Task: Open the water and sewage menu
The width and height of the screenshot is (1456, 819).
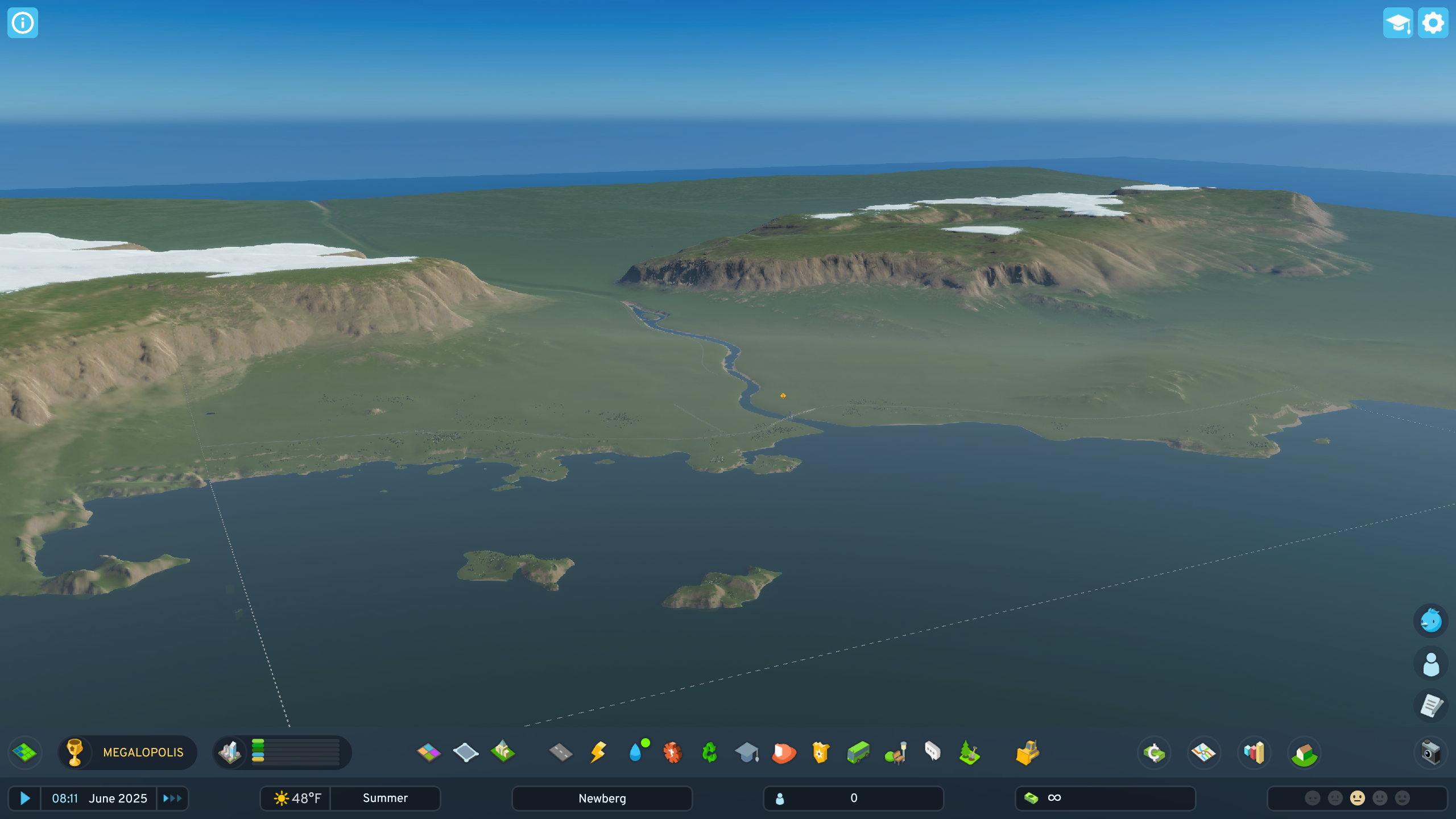Action: (636, 752)
